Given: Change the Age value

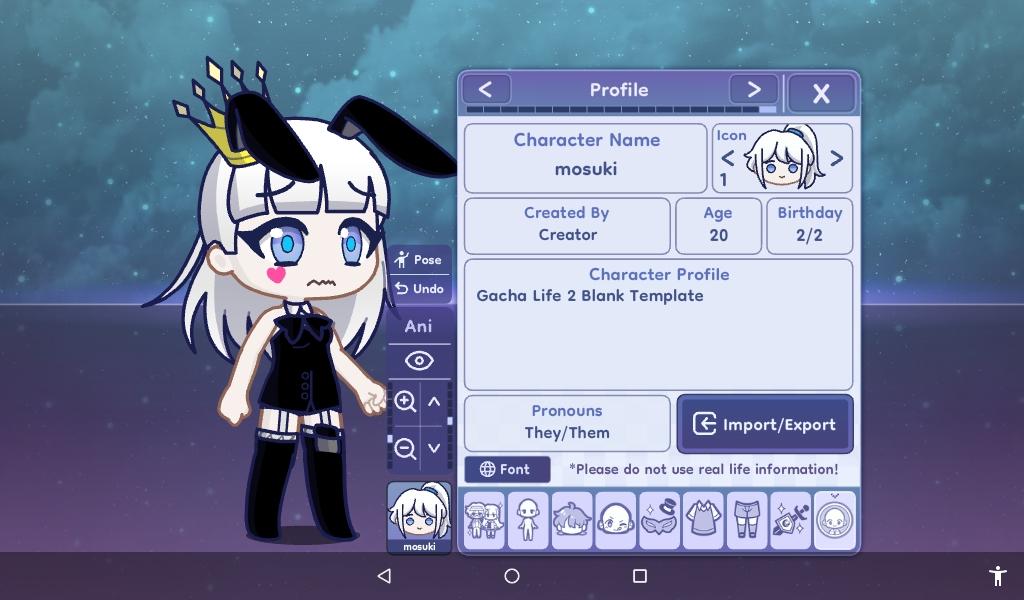Looking at the screenshot, I should pyautogui.click(x=718, y=225).
